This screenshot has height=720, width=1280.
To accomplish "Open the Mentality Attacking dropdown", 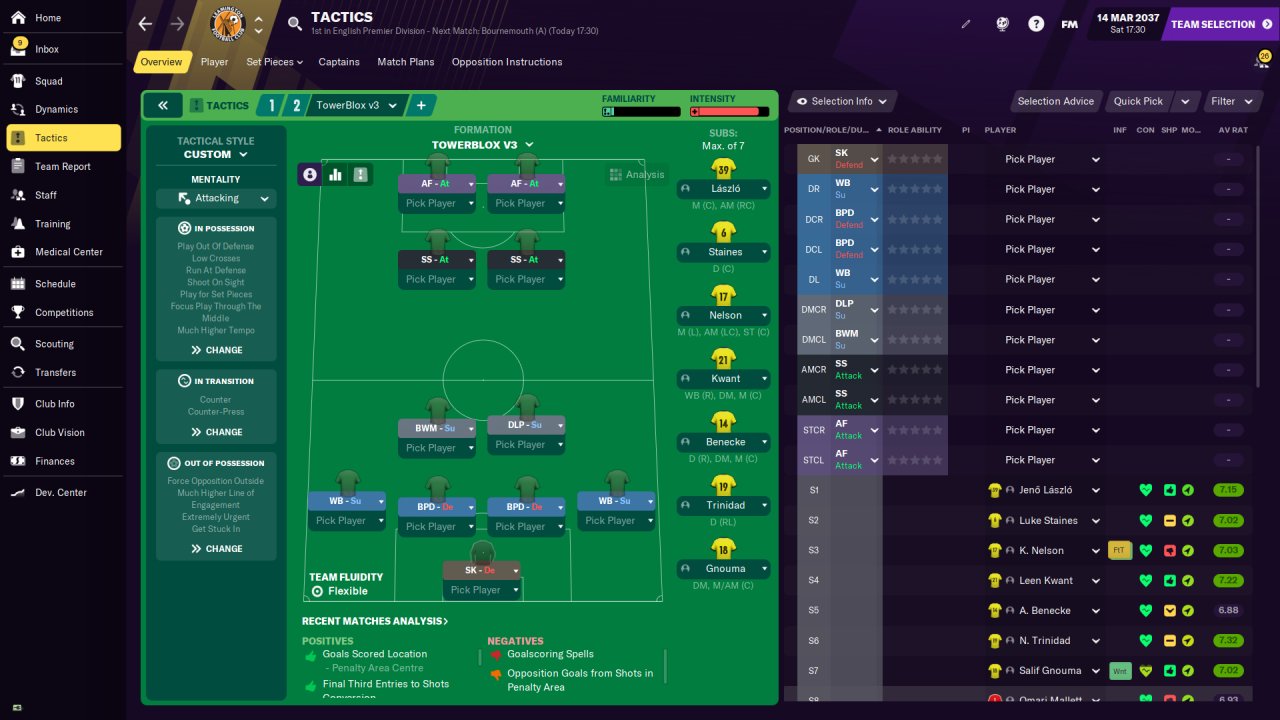I will pos(216,199).
